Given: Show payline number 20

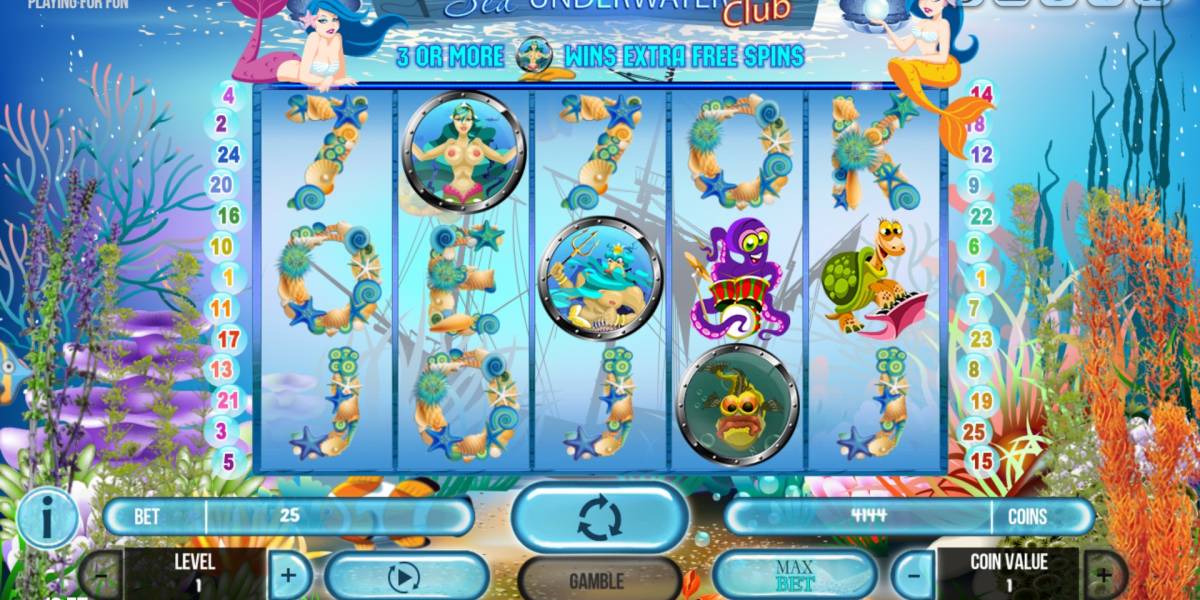Looking at the screenshot, I should 221,184.
